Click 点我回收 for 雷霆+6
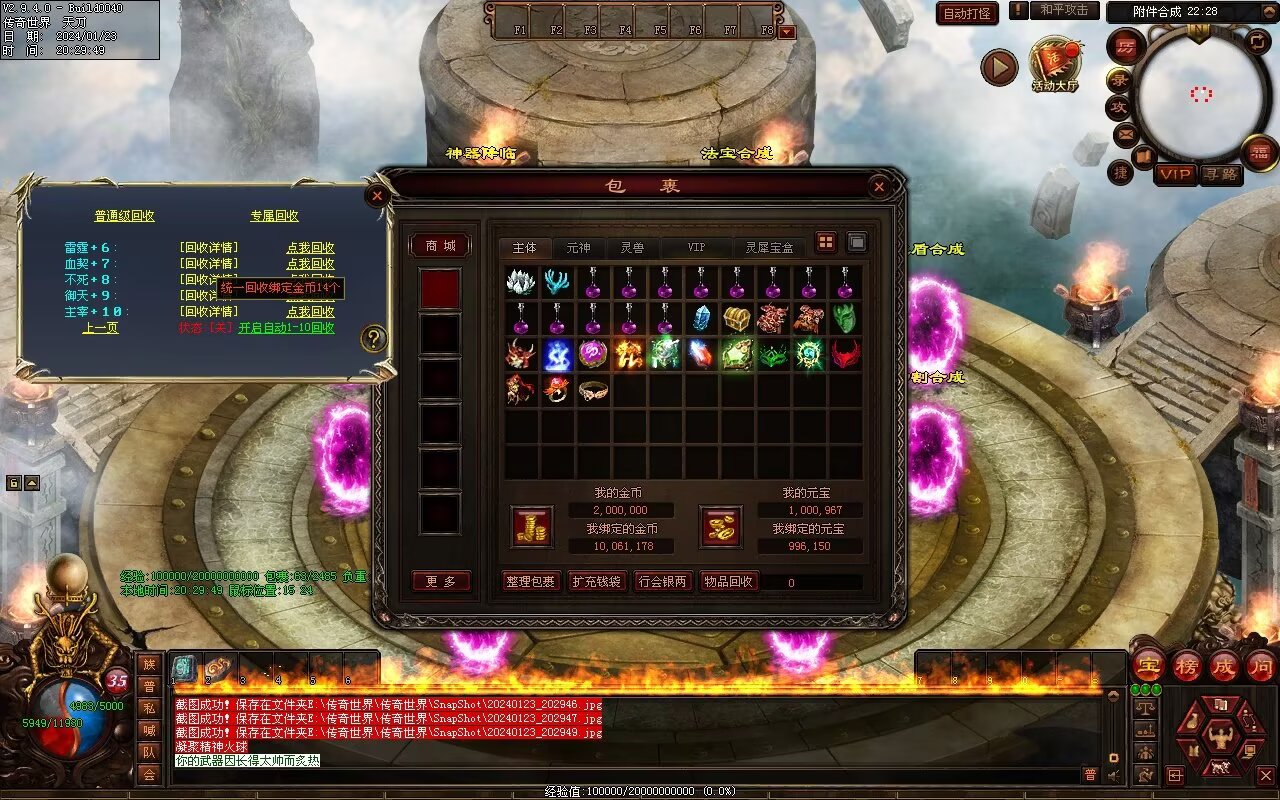This screenshot has width=1280, height=800. click(310, 248)
